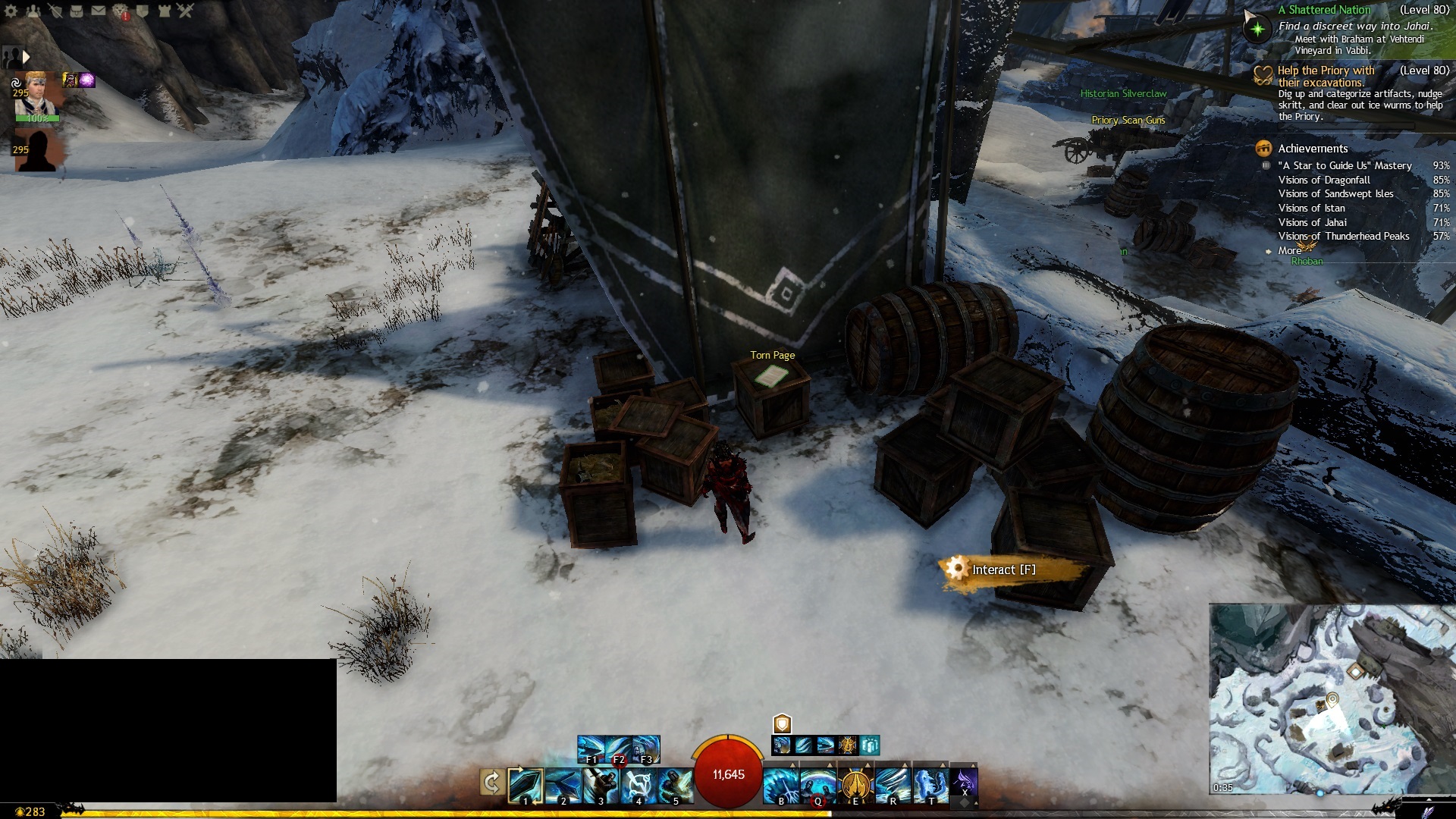Open the Black Lion Trading Post lion icon
This screenshot has width=1456, height=819.
(121, 11)
